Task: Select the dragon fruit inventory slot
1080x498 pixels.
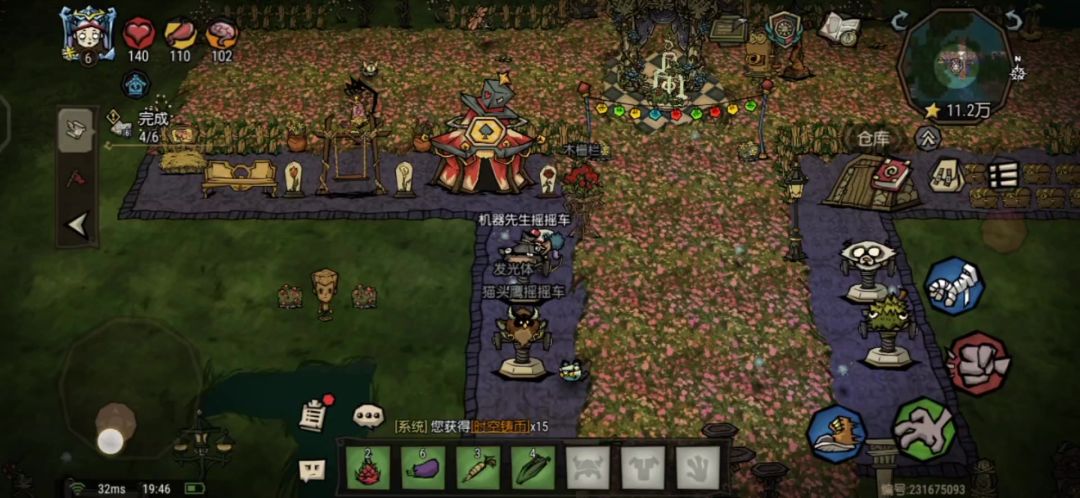Action: click(x=367, y=466)
